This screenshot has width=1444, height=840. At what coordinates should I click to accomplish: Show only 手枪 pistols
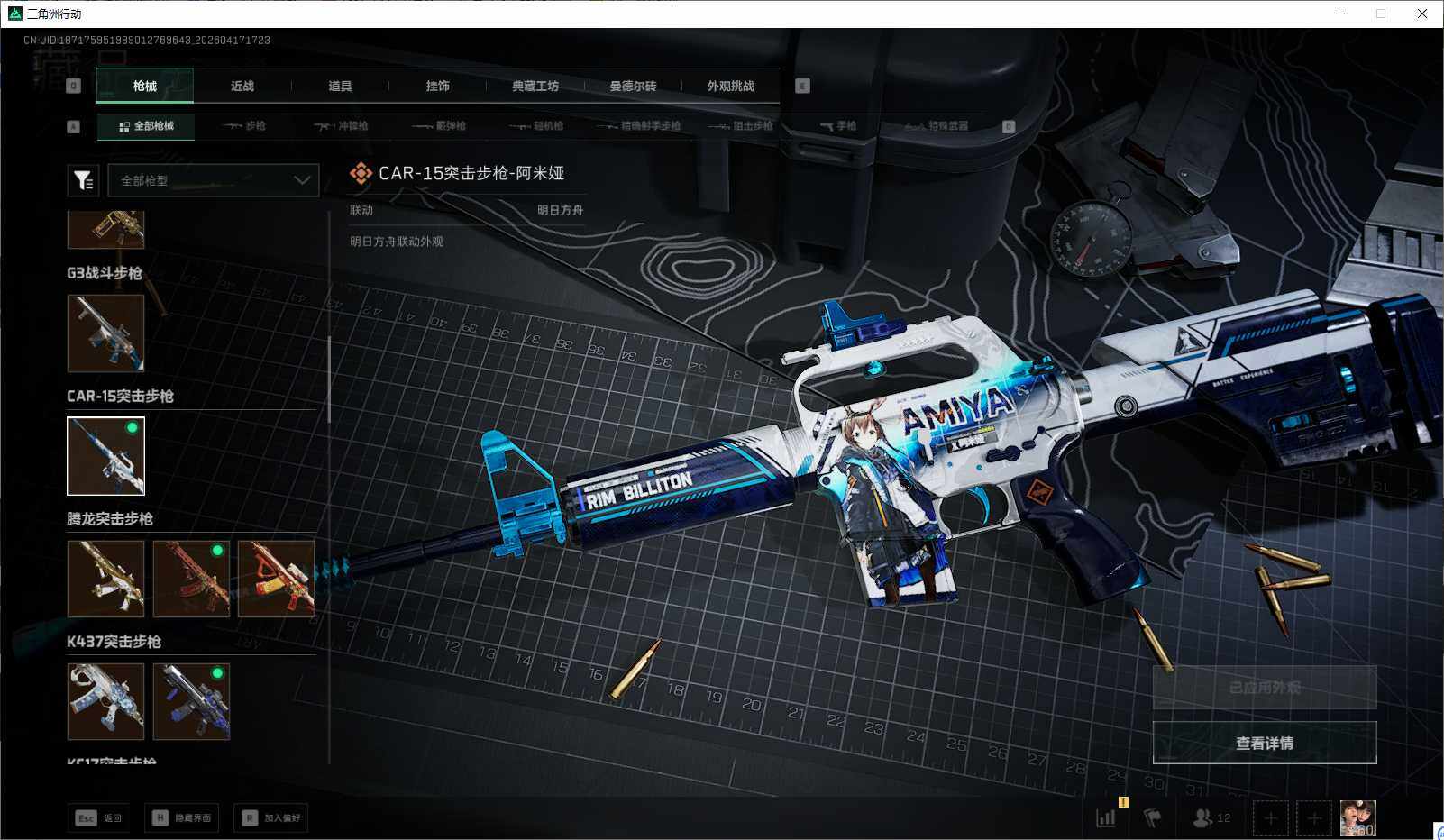838,126
